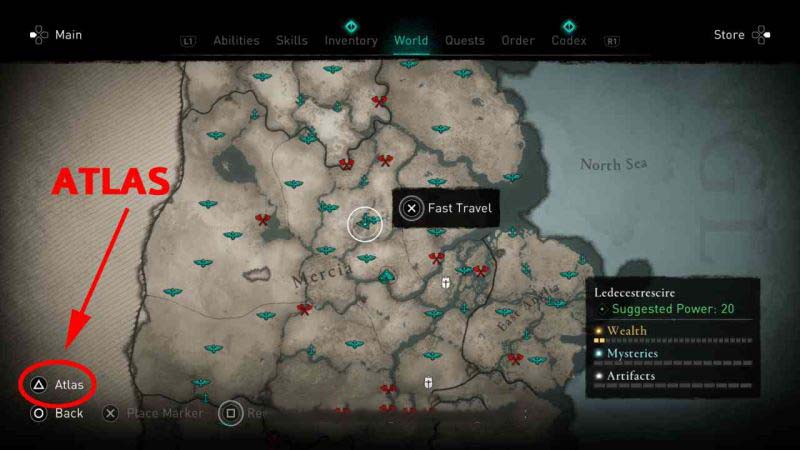Select the World tab
Image resolution: width=800 pixels, height=450 pixels.
point(411,41)
